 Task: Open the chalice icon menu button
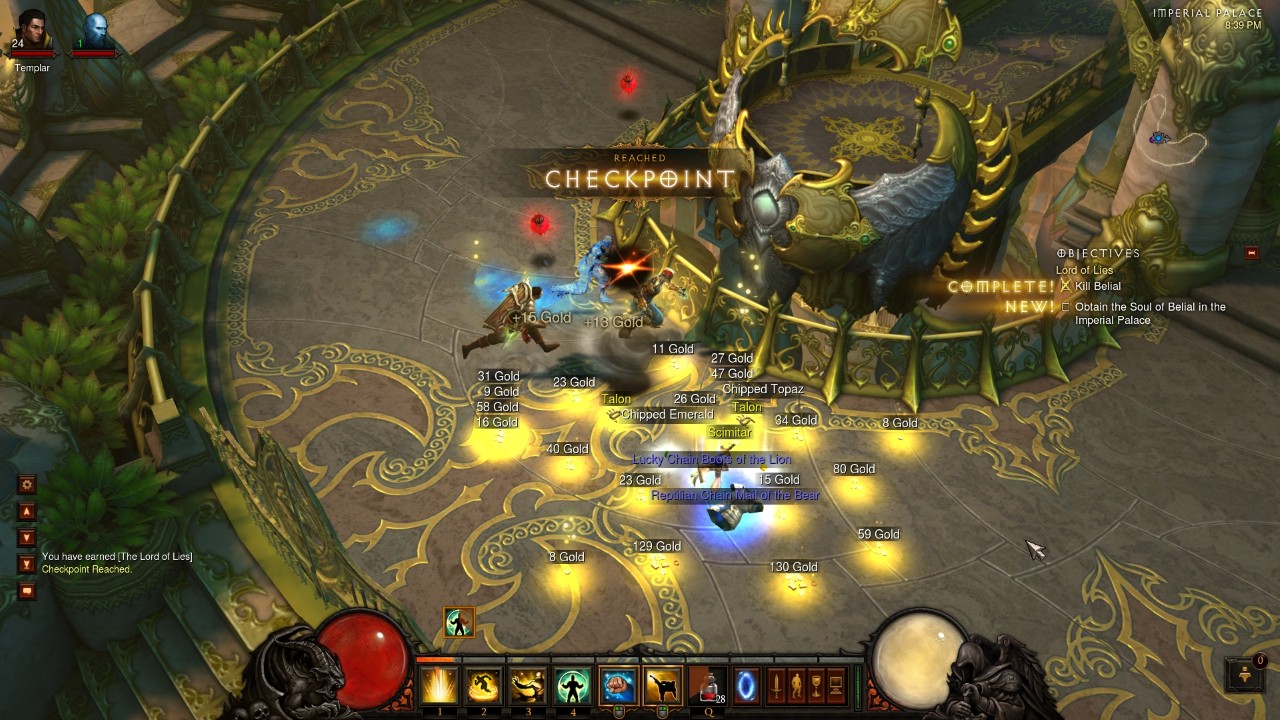[816, 686]
